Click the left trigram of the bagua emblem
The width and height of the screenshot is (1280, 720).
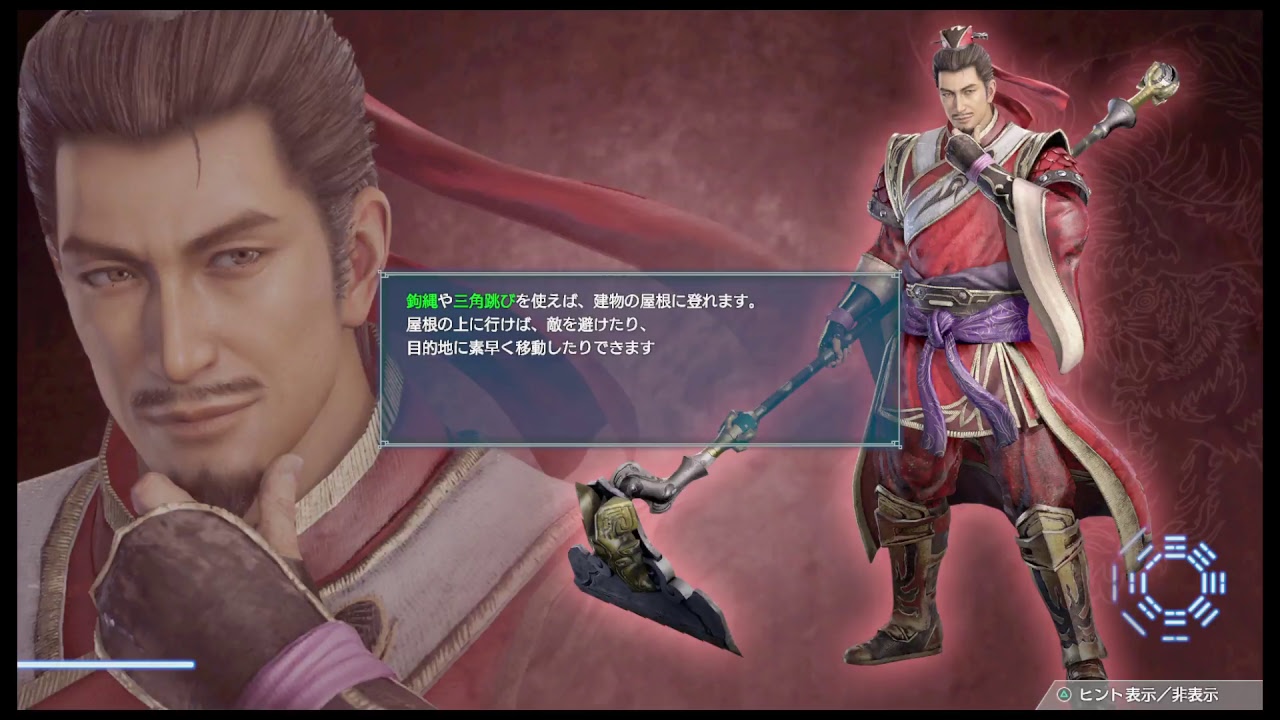click(x=1136, y=580)
